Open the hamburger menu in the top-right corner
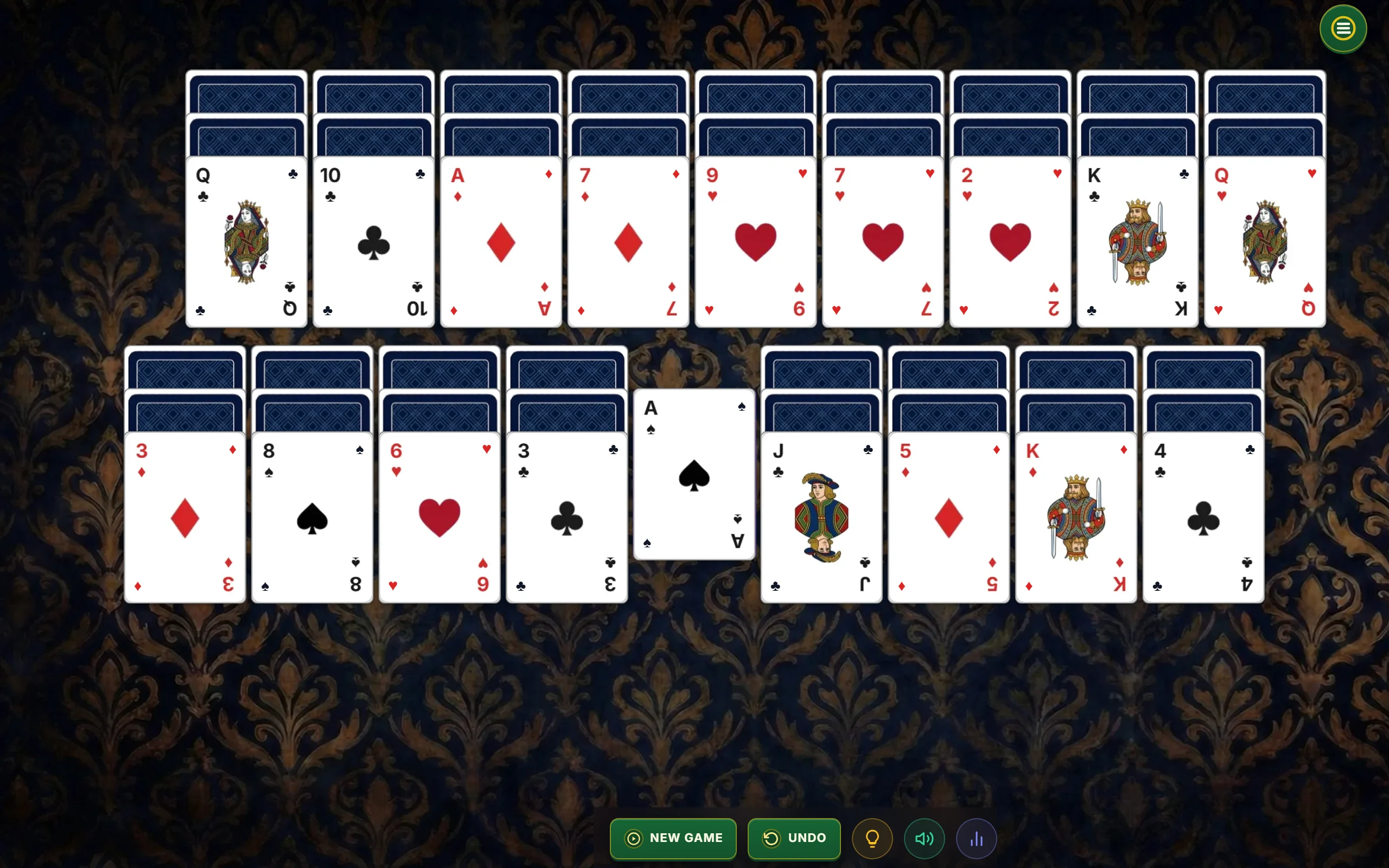Viewport: 1389px width, 868px height. pos(1342,28)
